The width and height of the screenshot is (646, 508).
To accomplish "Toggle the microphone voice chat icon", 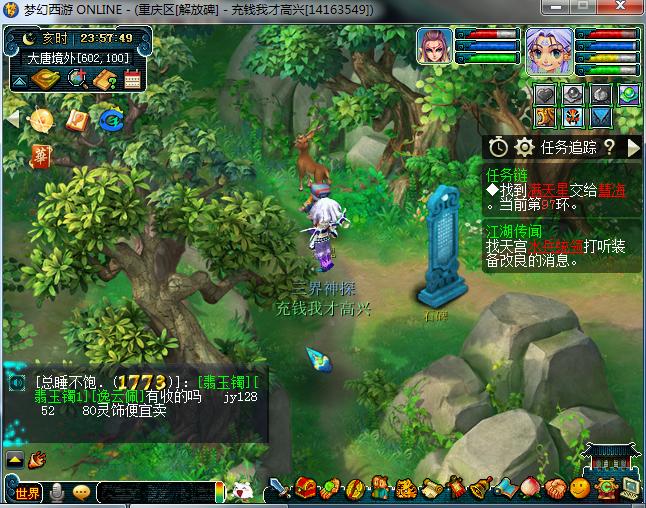I will pyautogui.click(x=57, y=491).
